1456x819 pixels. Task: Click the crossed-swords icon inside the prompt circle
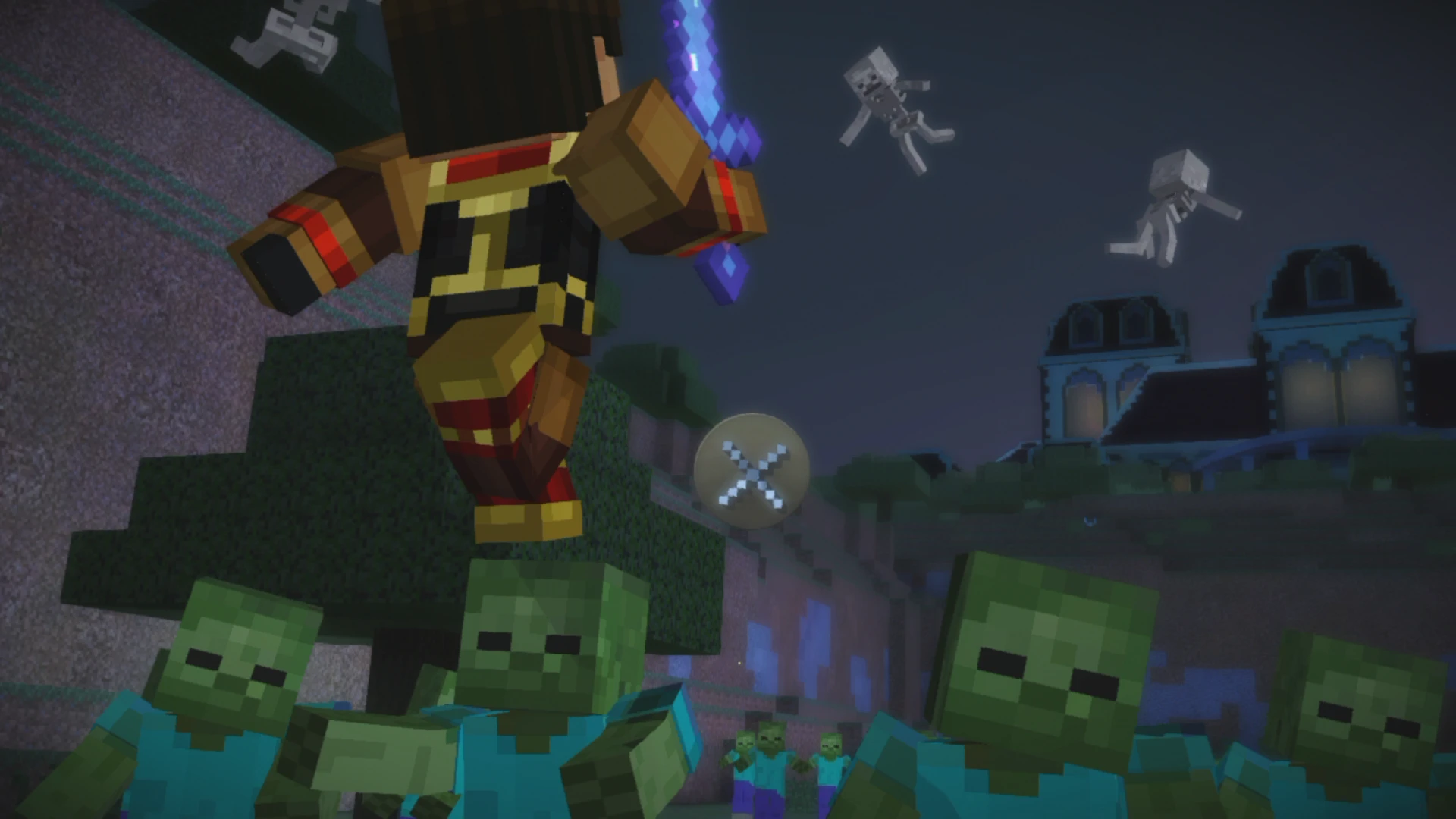(753, 474)
